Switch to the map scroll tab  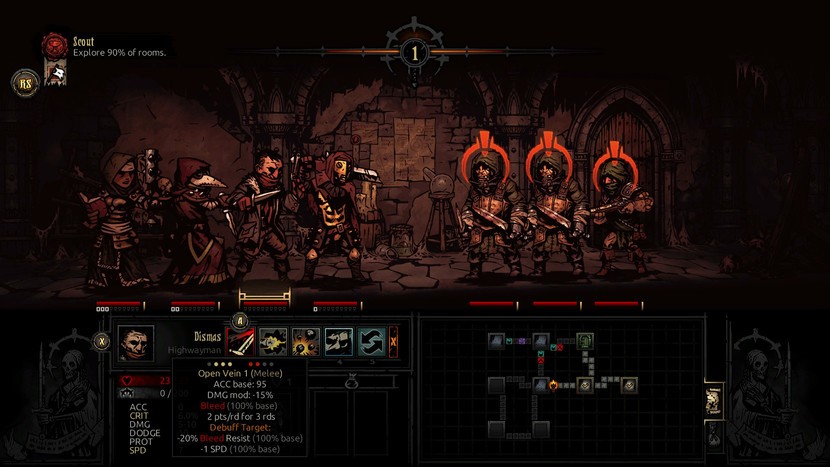click(714, 402)
